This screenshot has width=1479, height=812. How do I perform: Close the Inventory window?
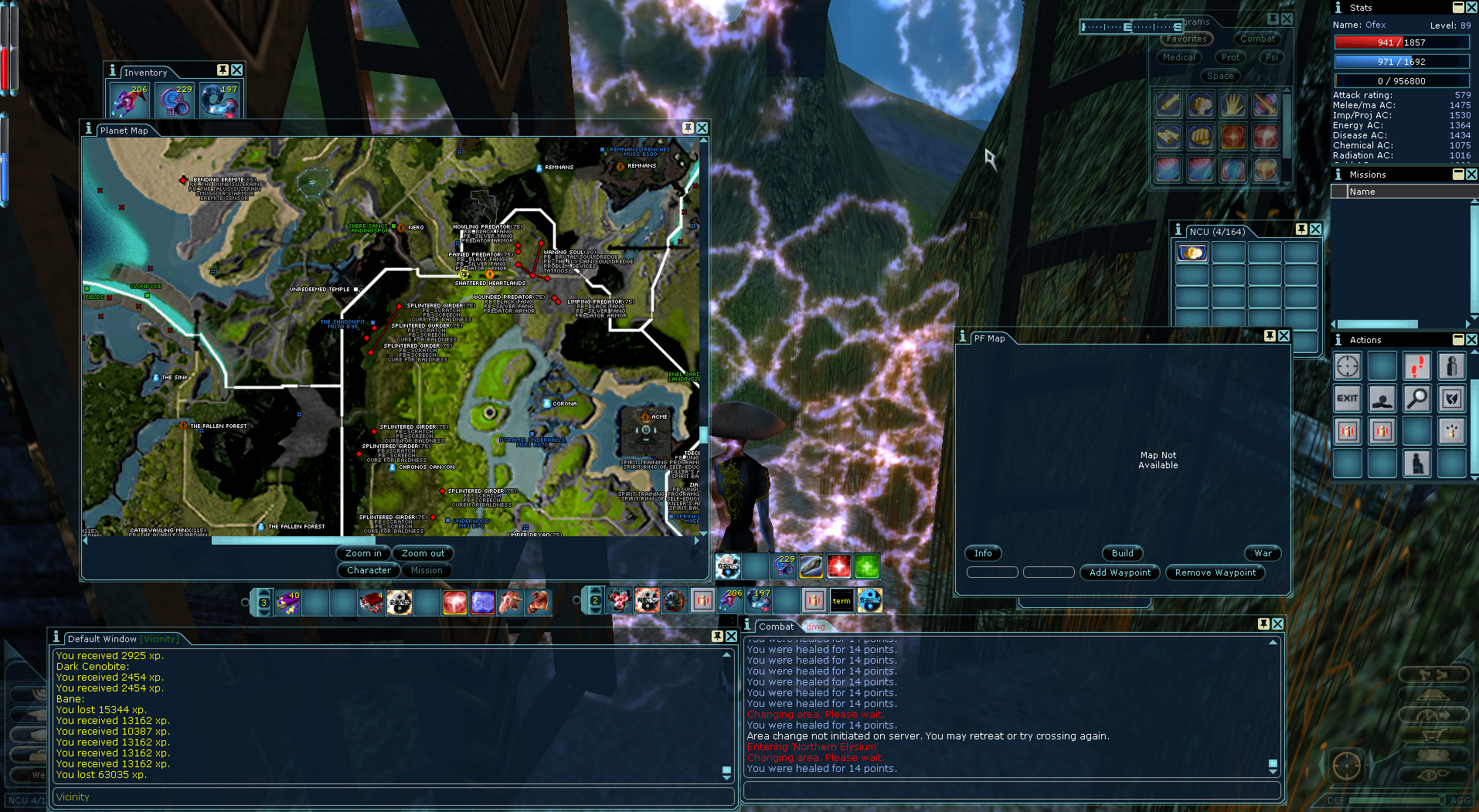(x=237, y=70)
